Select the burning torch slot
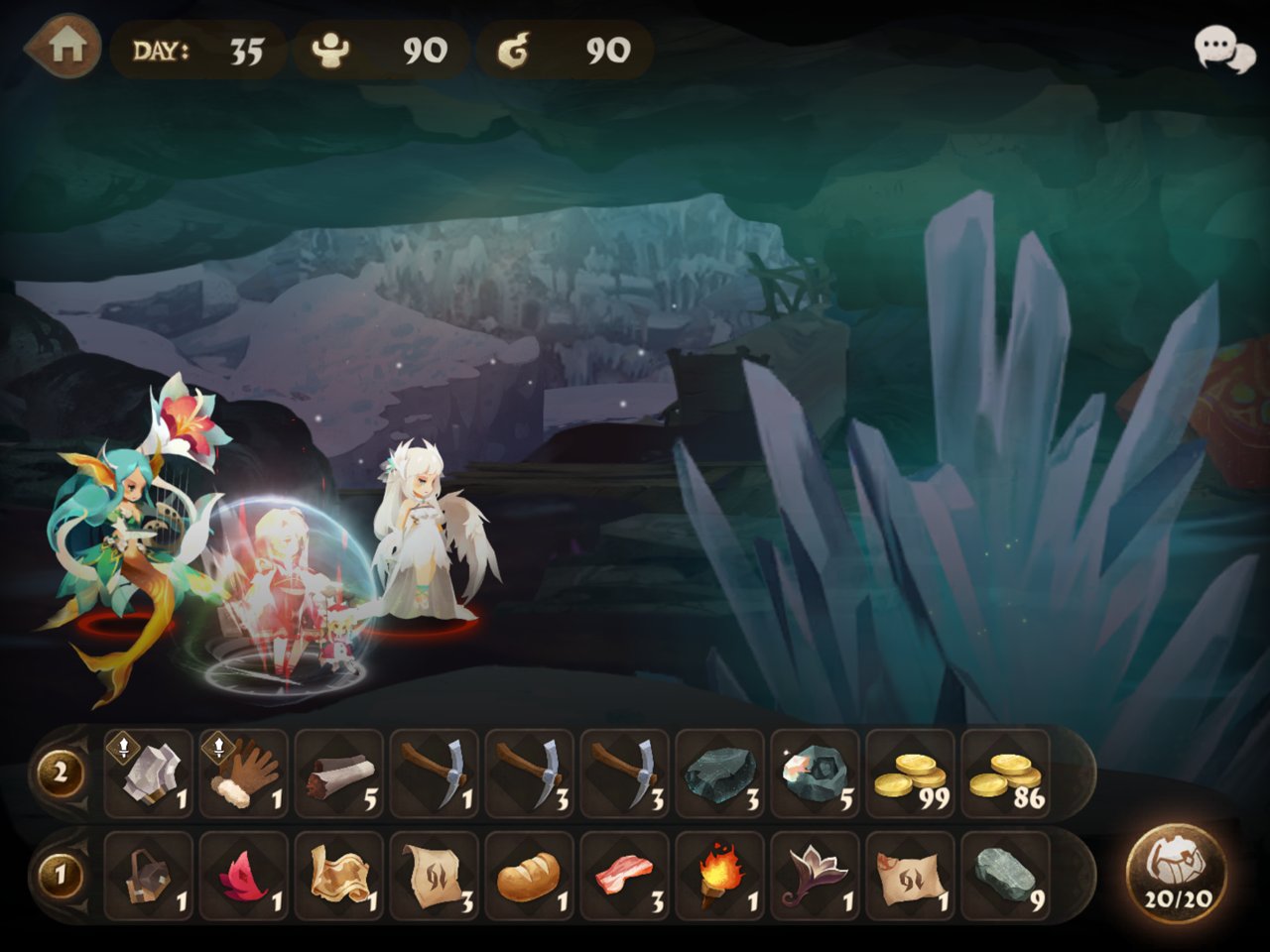 (x=720, y=877)
